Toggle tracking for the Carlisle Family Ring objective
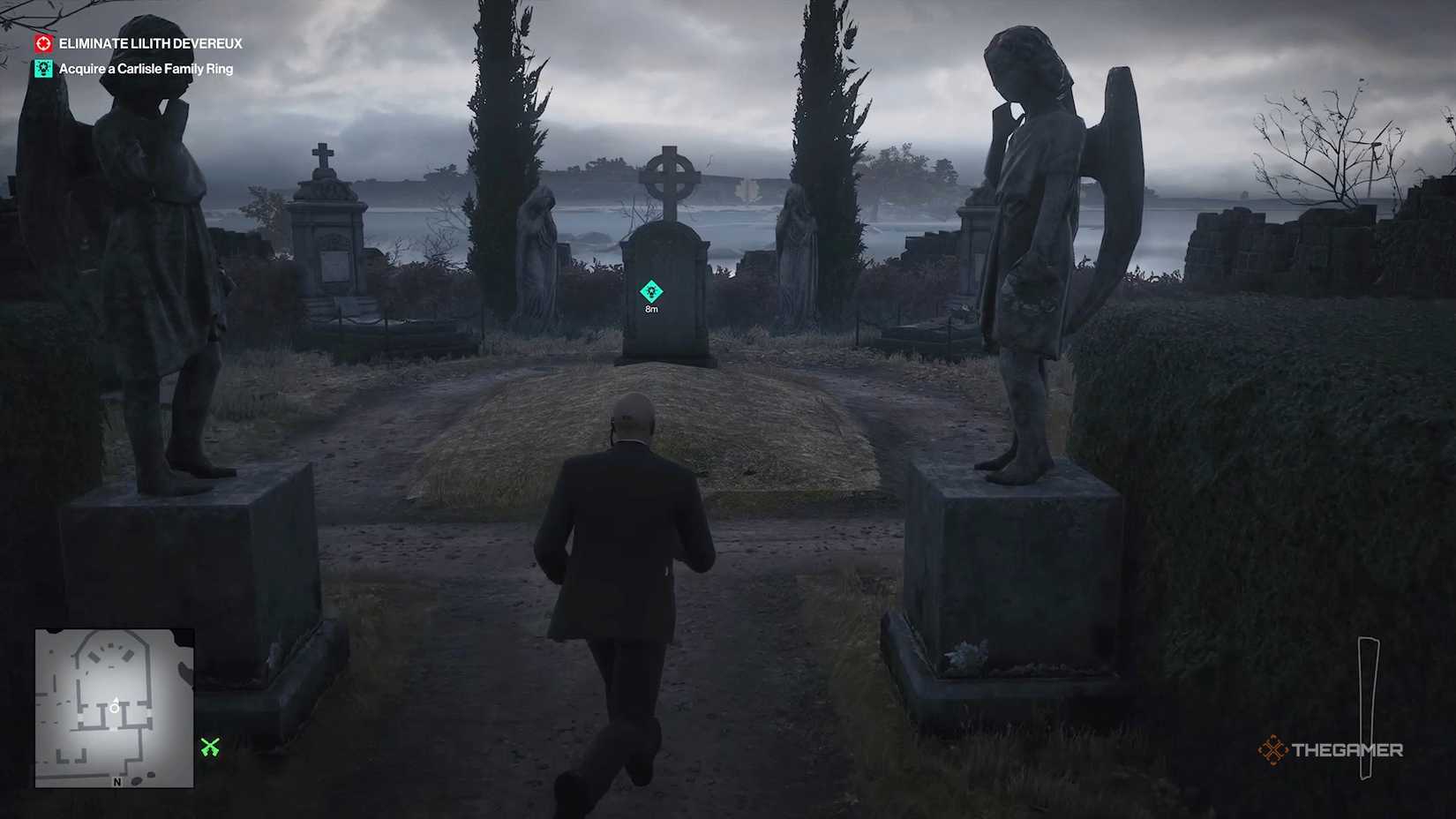 tap(146, 68)
